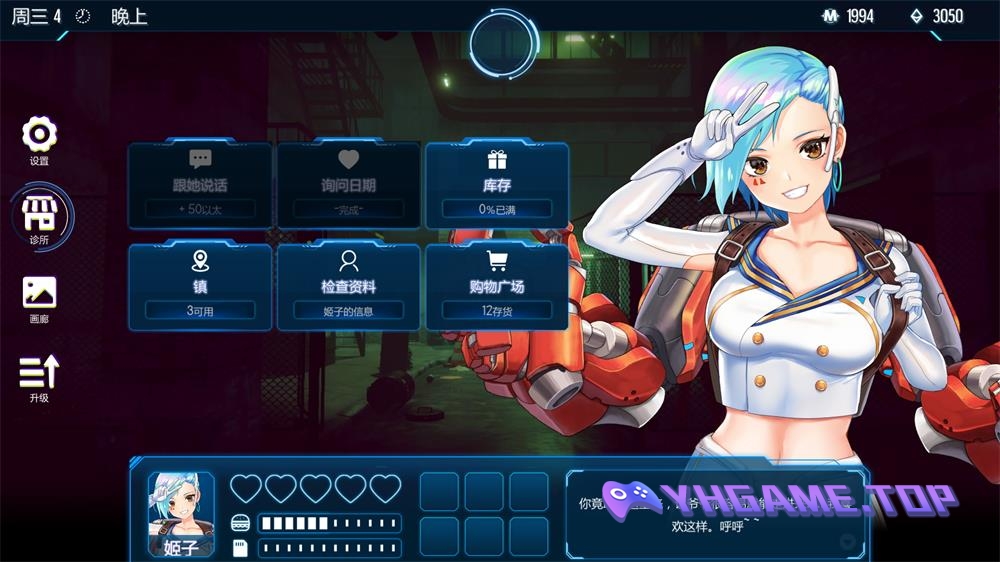
Task: Click the dialogue text box
Action: coord(714,514)
